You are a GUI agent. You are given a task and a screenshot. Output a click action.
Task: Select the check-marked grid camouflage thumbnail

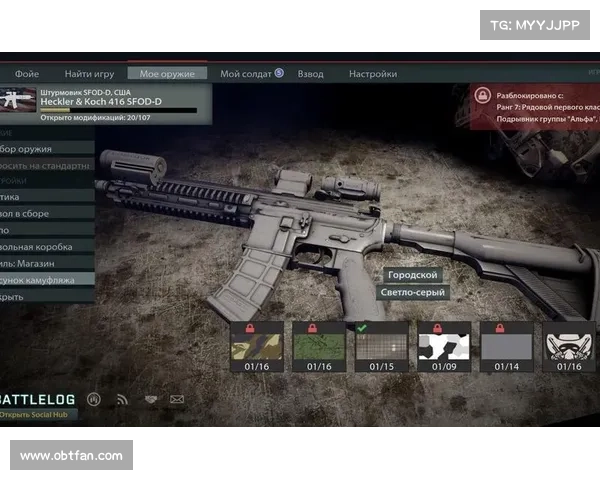coord(382,346)
